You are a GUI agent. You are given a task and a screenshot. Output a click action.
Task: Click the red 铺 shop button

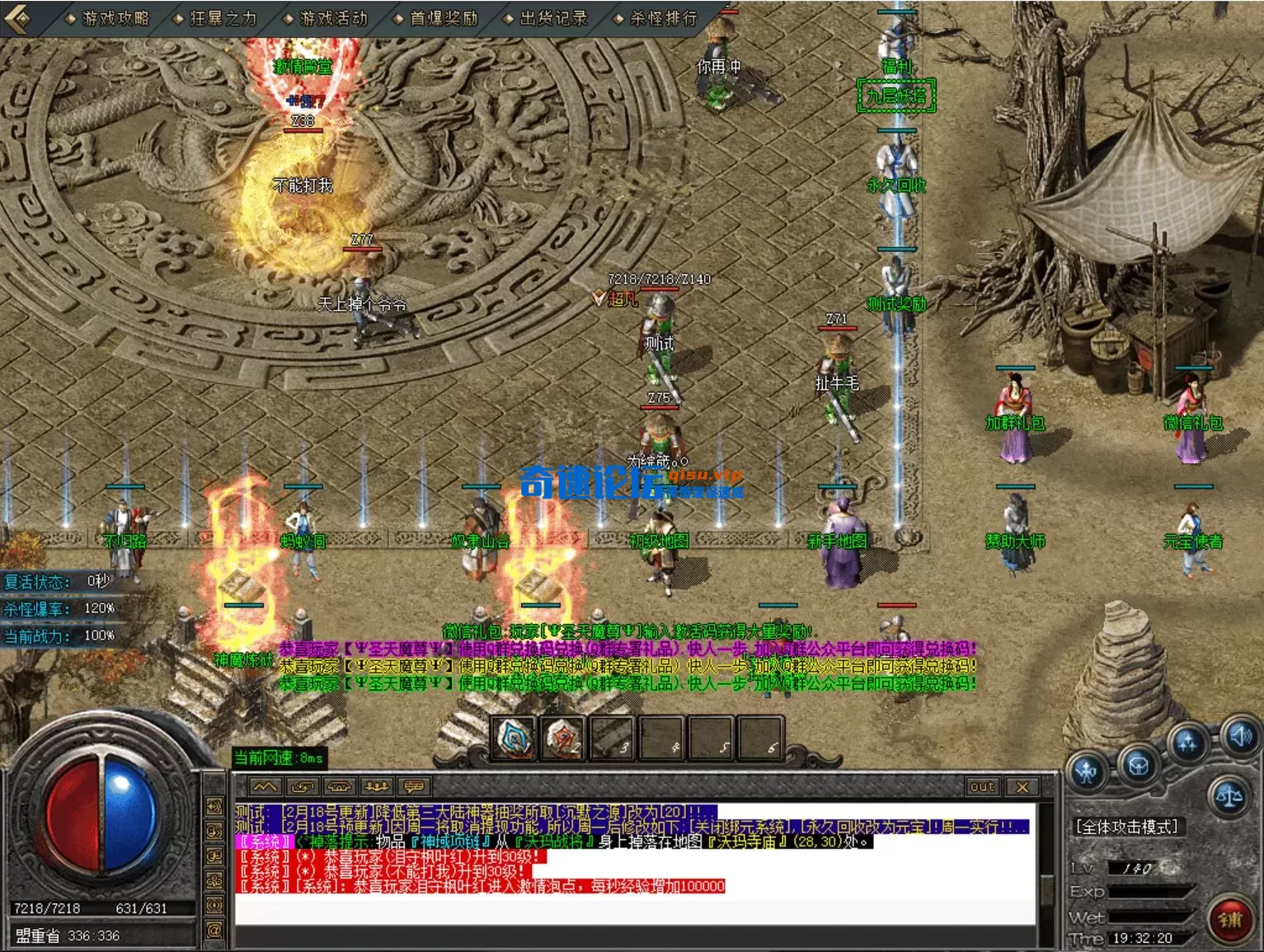(1230, 919)
